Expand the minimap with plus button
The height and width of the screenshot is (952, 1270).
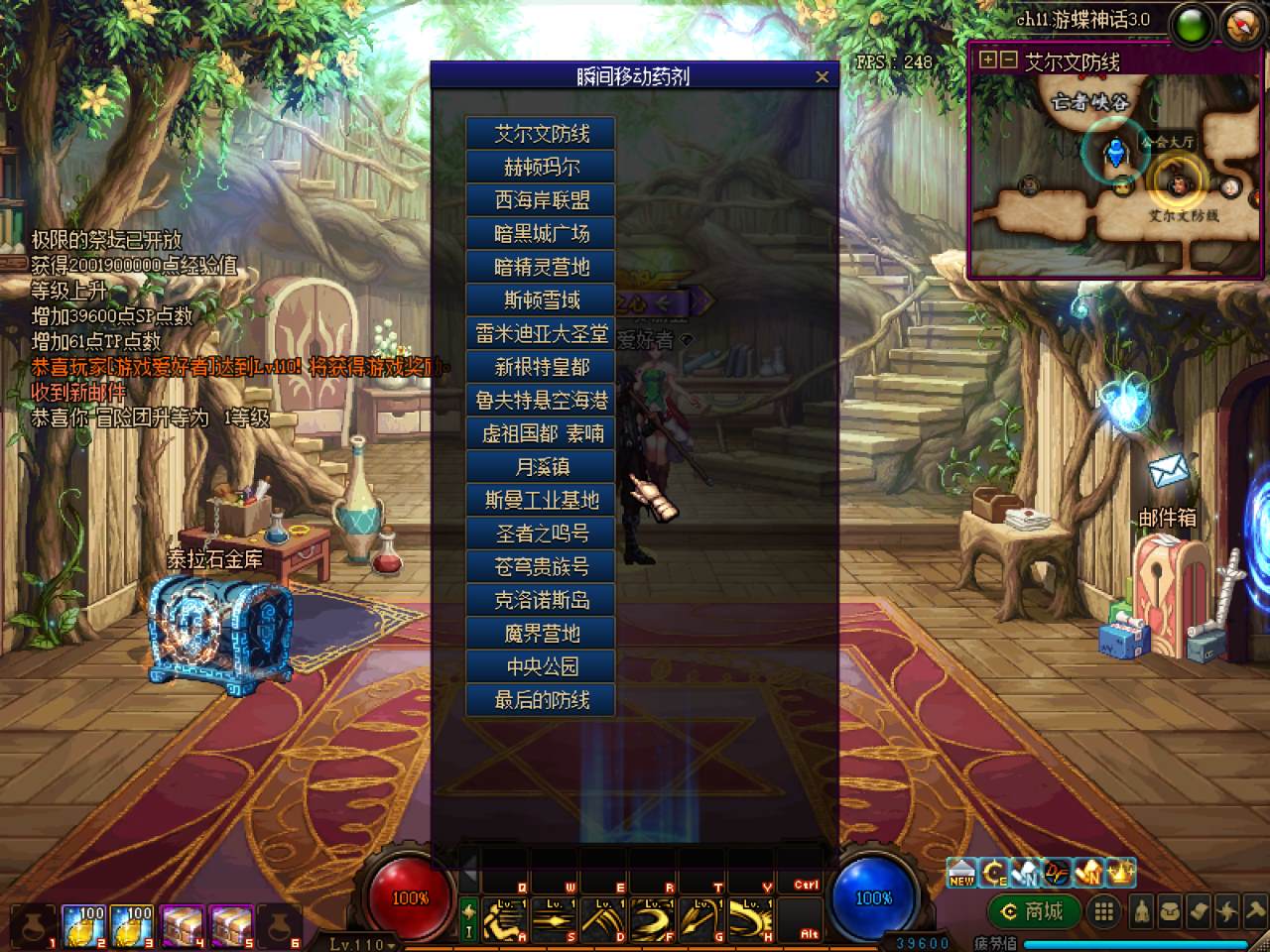click(987, 59)
